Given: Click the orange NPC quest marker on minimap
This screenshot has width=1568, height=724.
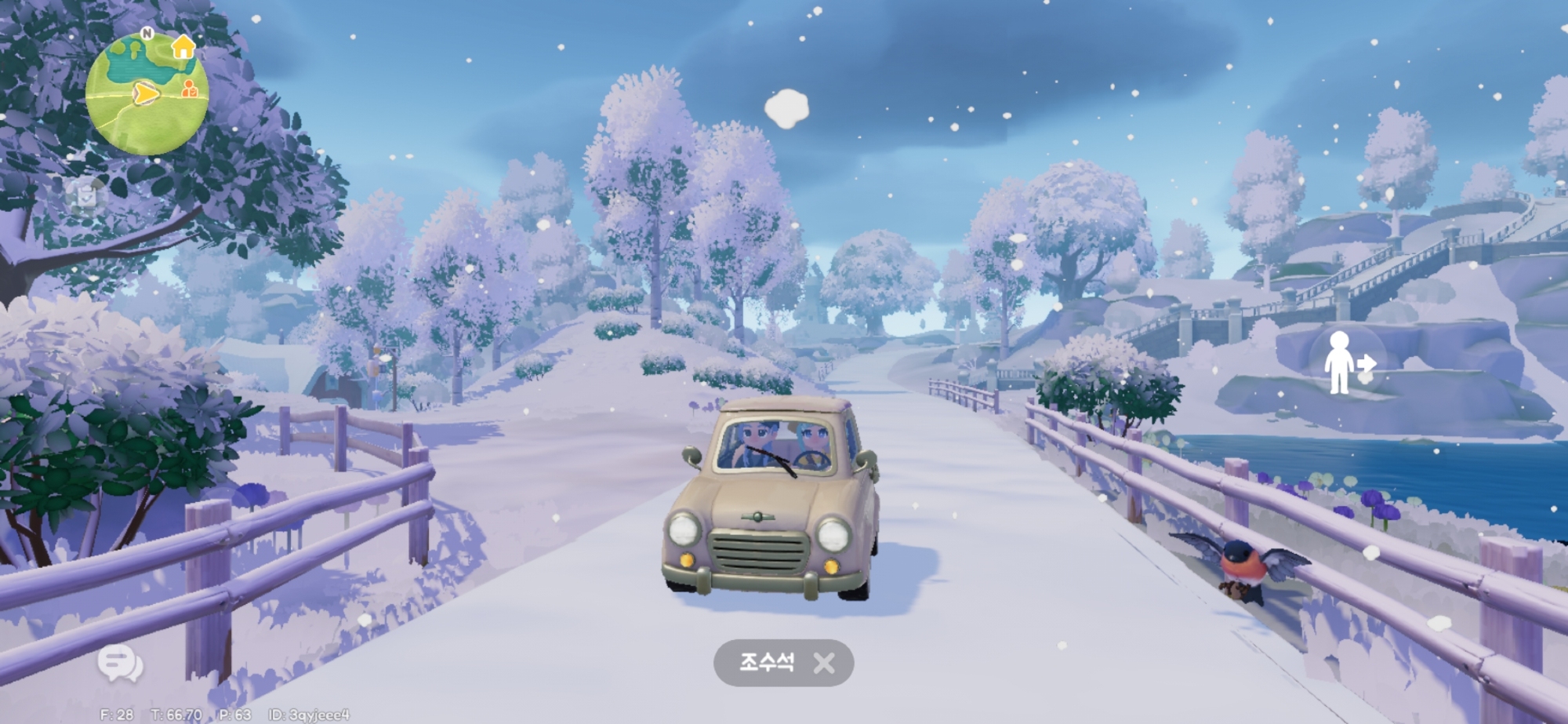Looking at the screenshot, I should point(189,89).
